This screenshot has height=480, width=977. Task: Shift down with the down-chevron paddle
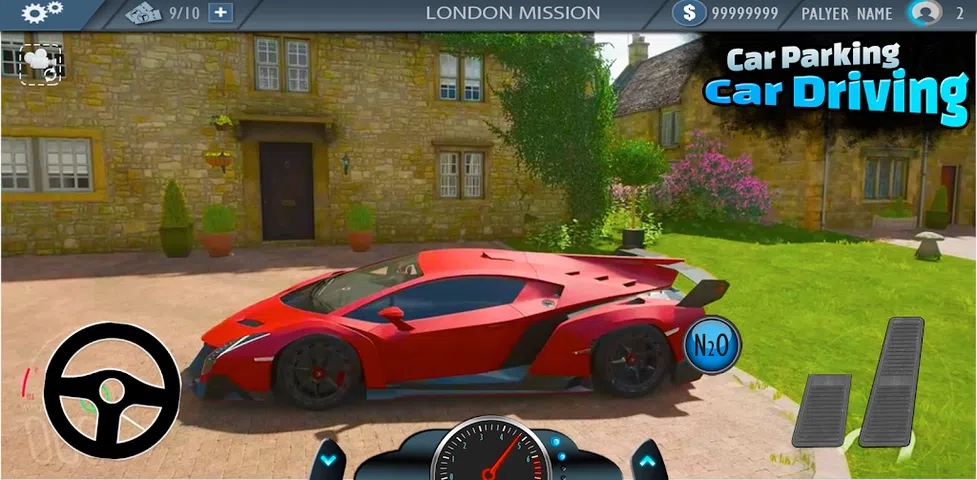[x=327, y=461]
